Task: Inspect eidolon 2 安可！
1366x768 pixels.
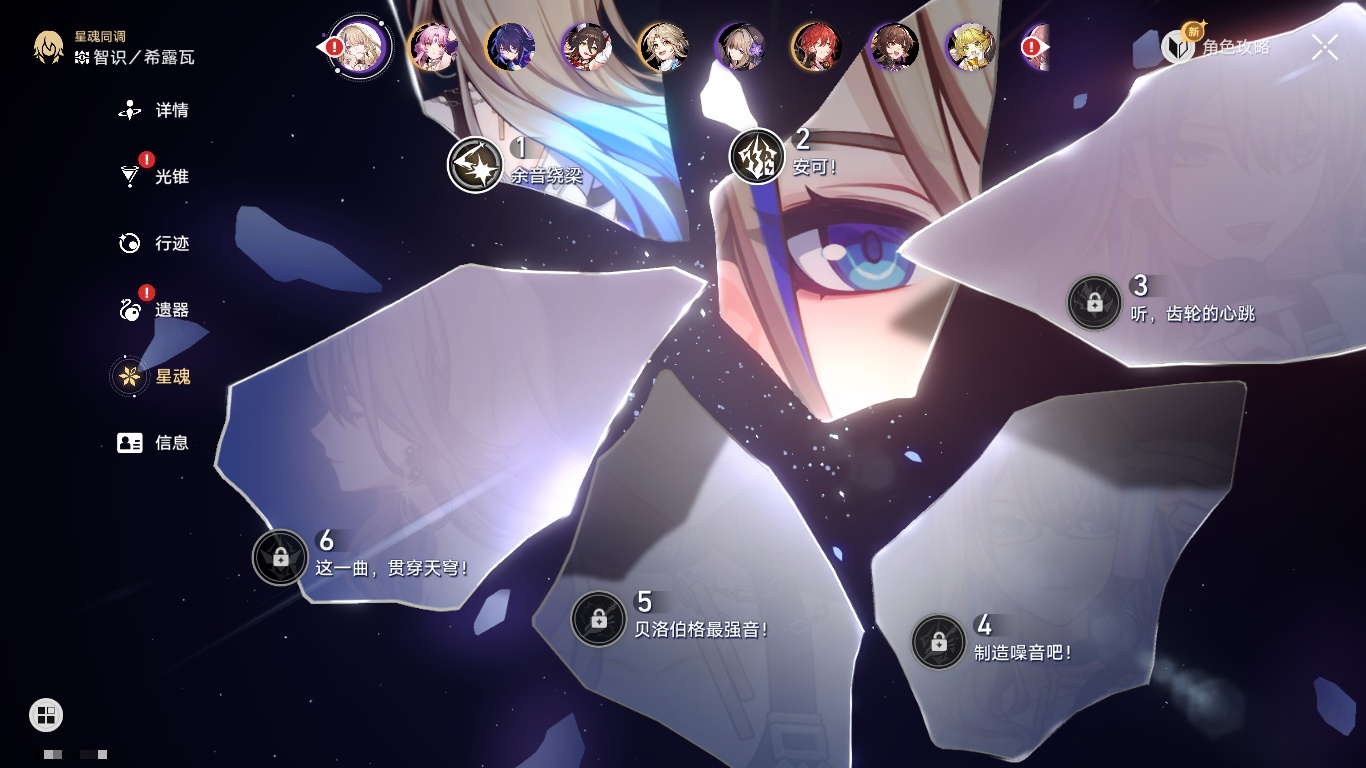Action: 756,157
